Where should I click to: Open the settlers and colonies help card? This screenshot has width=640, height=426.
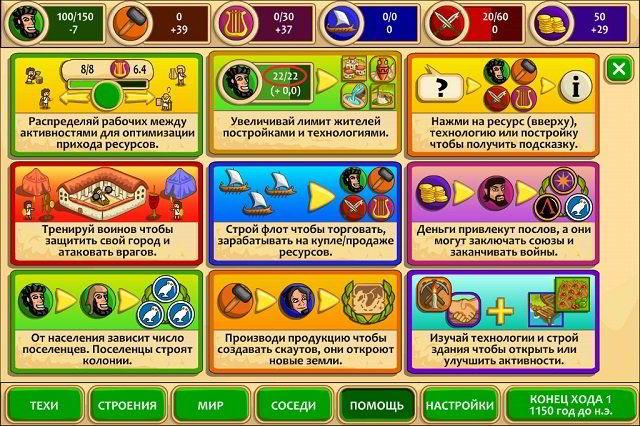click(103, 320)
